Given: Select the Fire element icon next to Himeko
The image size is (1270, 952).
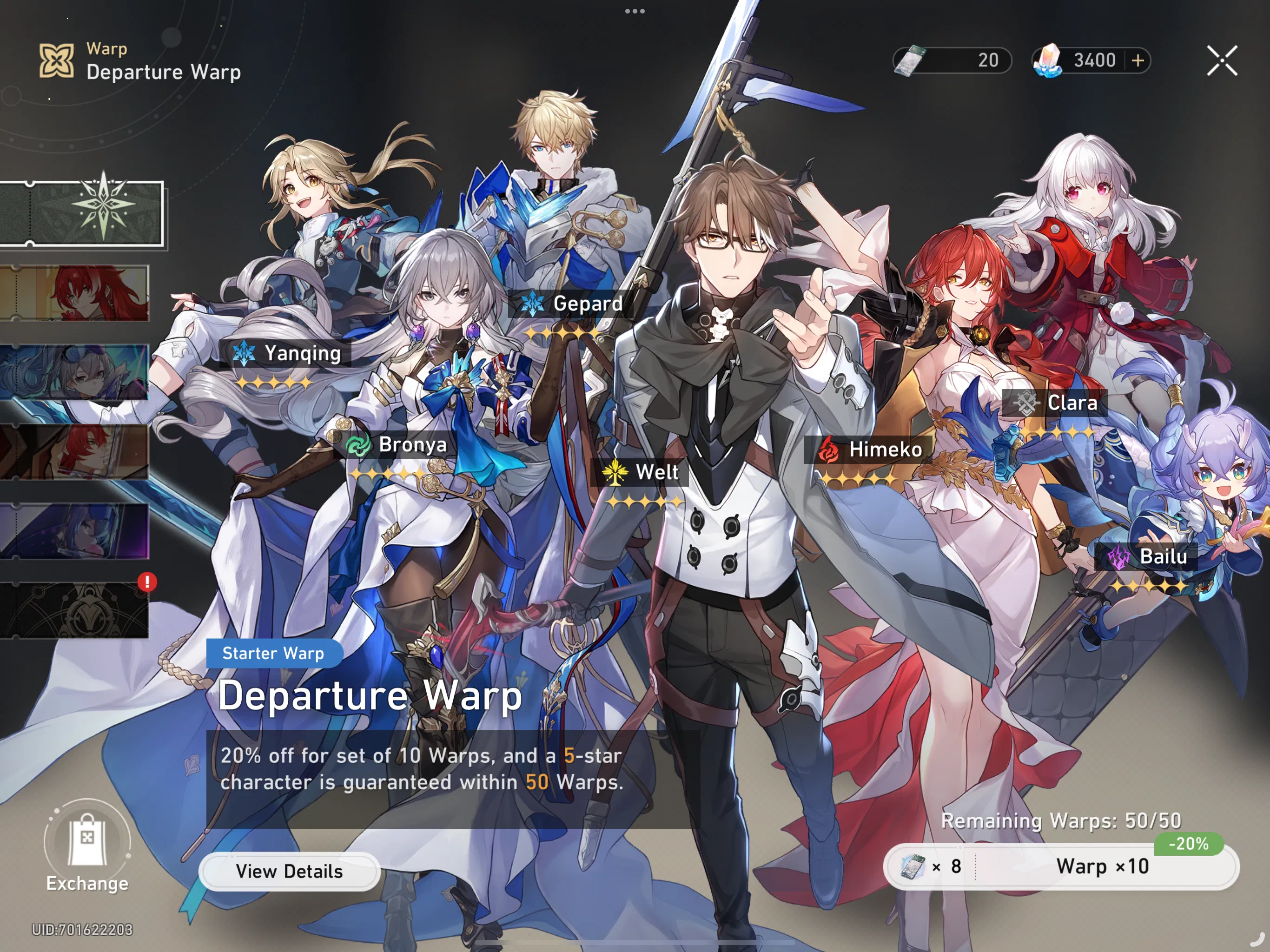Looking at the screenshot, I should coord(827,450).
